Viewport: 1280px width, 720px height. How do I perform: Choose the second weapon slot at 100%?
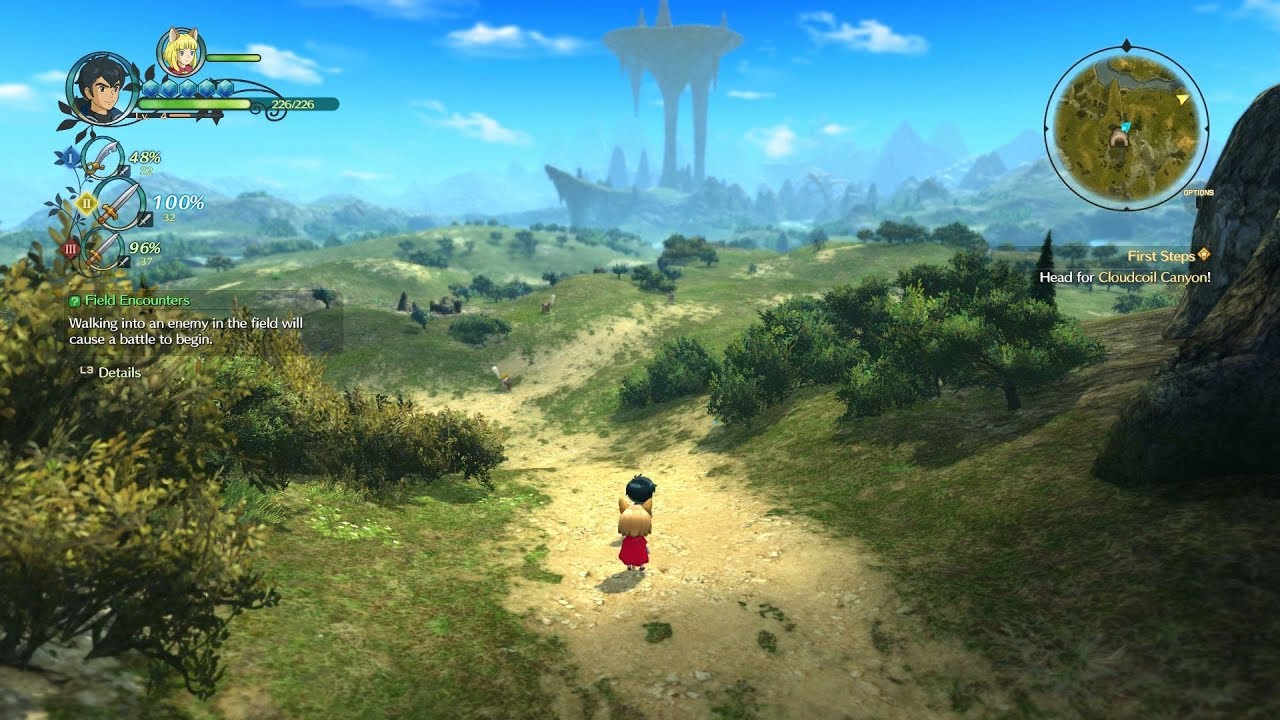click(117, 203)
